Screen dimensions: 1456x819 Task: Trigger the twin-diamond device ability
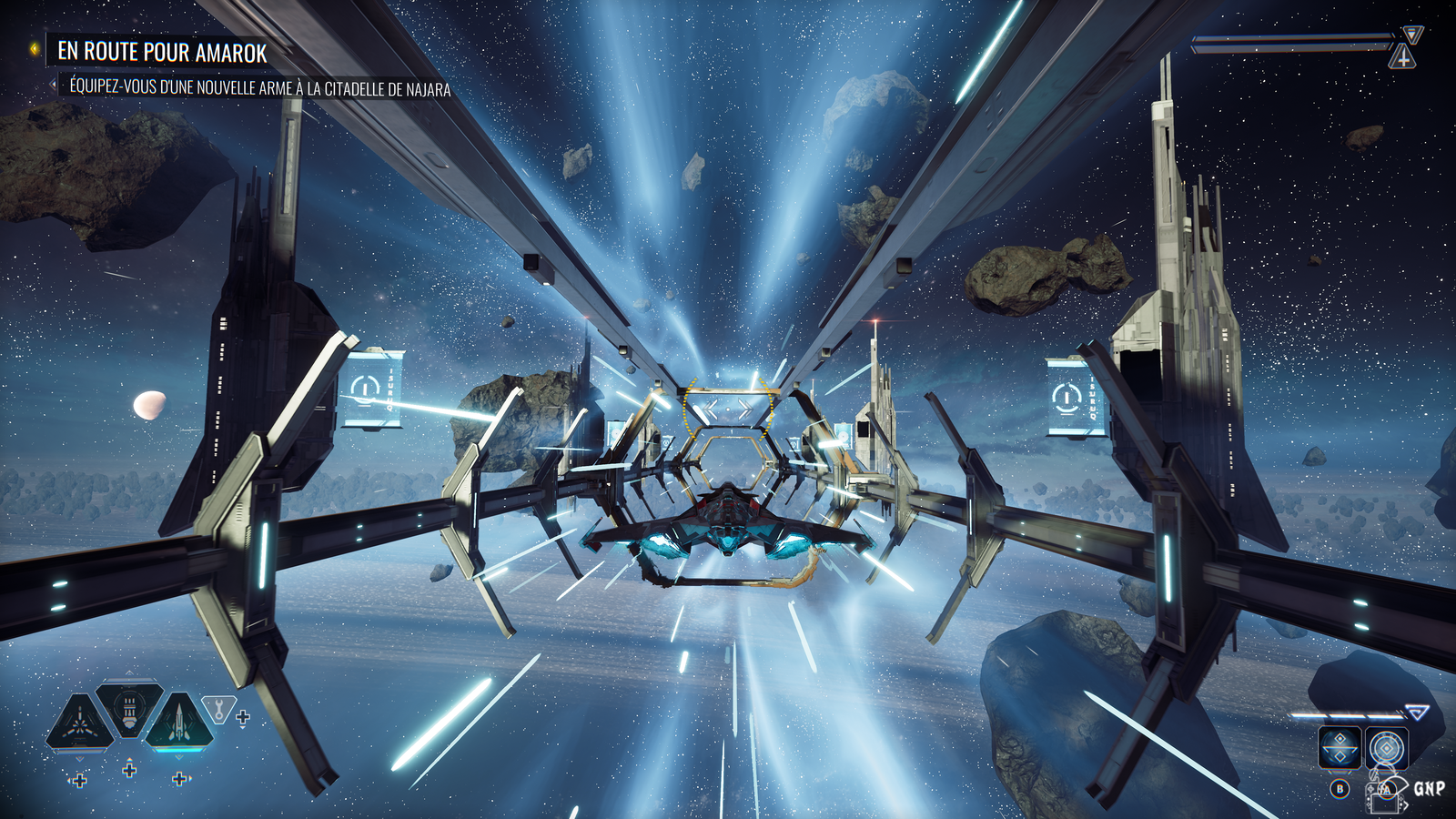(1340, 749)
